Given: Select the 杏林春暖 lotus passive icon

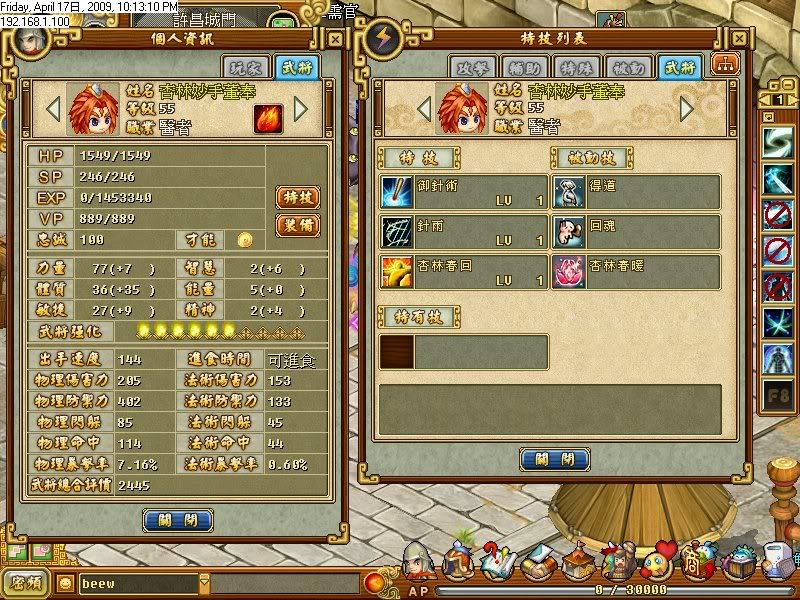Looking at the screenshot, I should [x=570, y=272].
